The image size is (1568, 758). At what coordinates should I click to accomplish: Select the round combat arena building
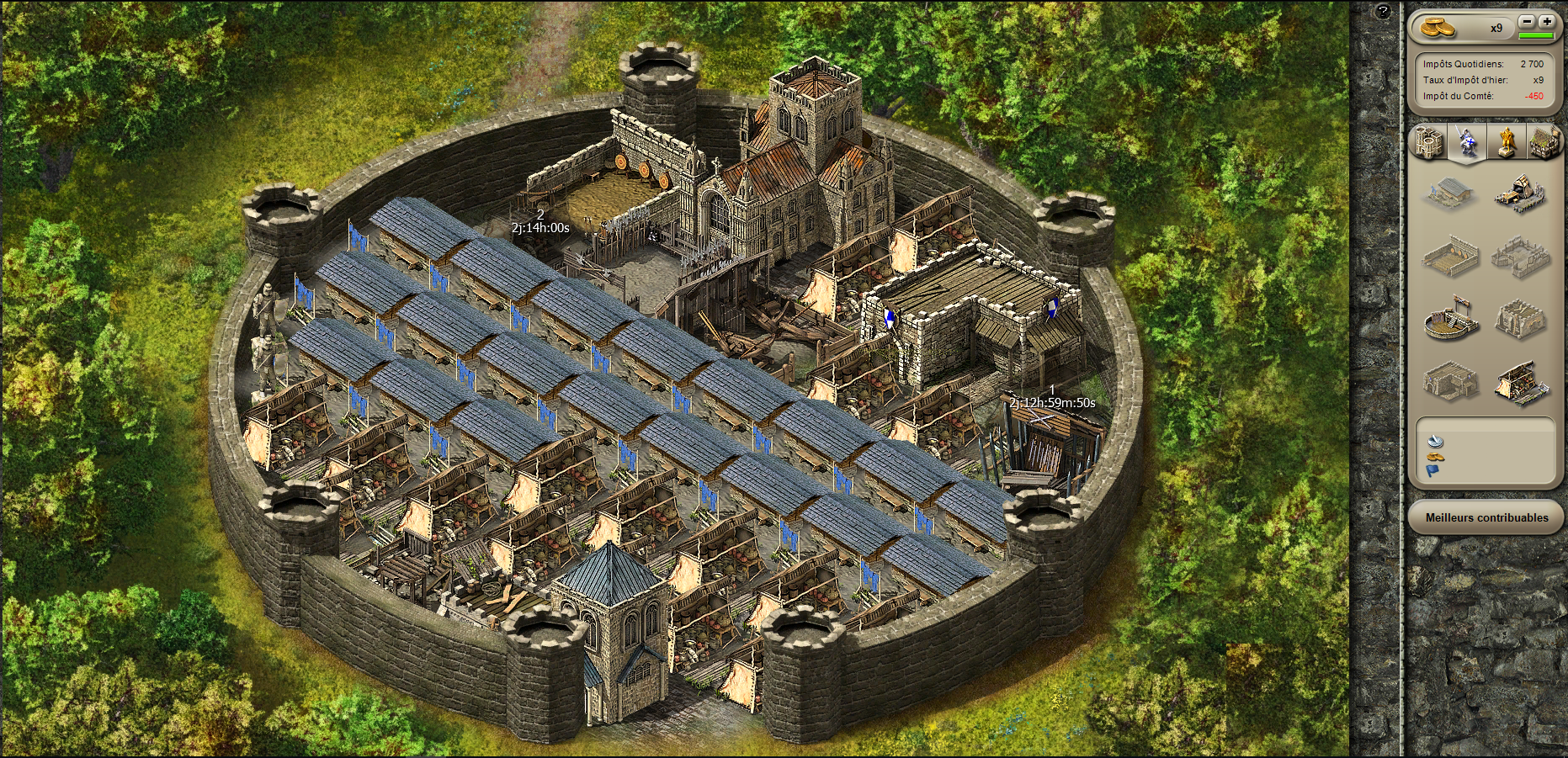[x=1449, y=320]
